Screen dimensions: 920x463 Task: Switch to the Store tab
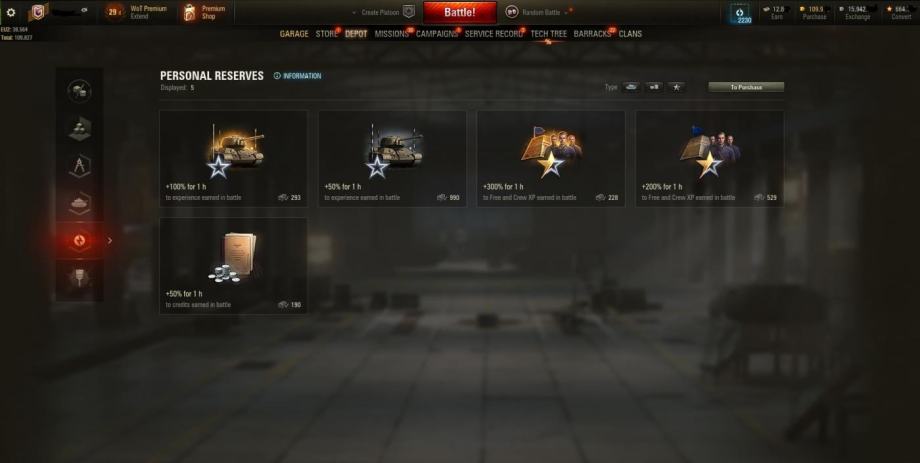point(326,34)
